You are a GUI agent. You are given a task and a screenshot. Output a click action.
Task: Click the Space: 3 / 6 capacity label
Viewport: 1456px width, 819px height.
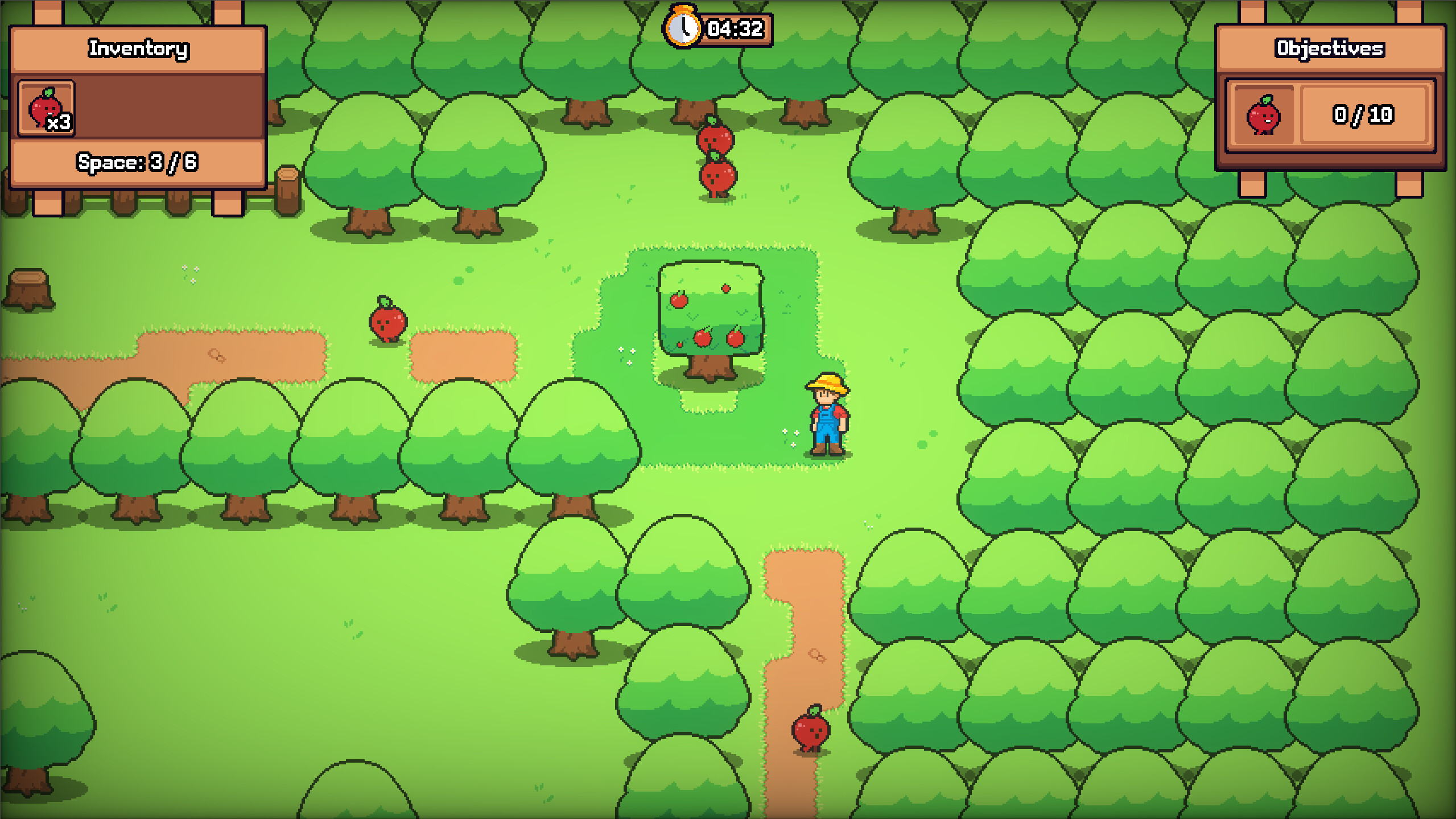tap(137, 162)
